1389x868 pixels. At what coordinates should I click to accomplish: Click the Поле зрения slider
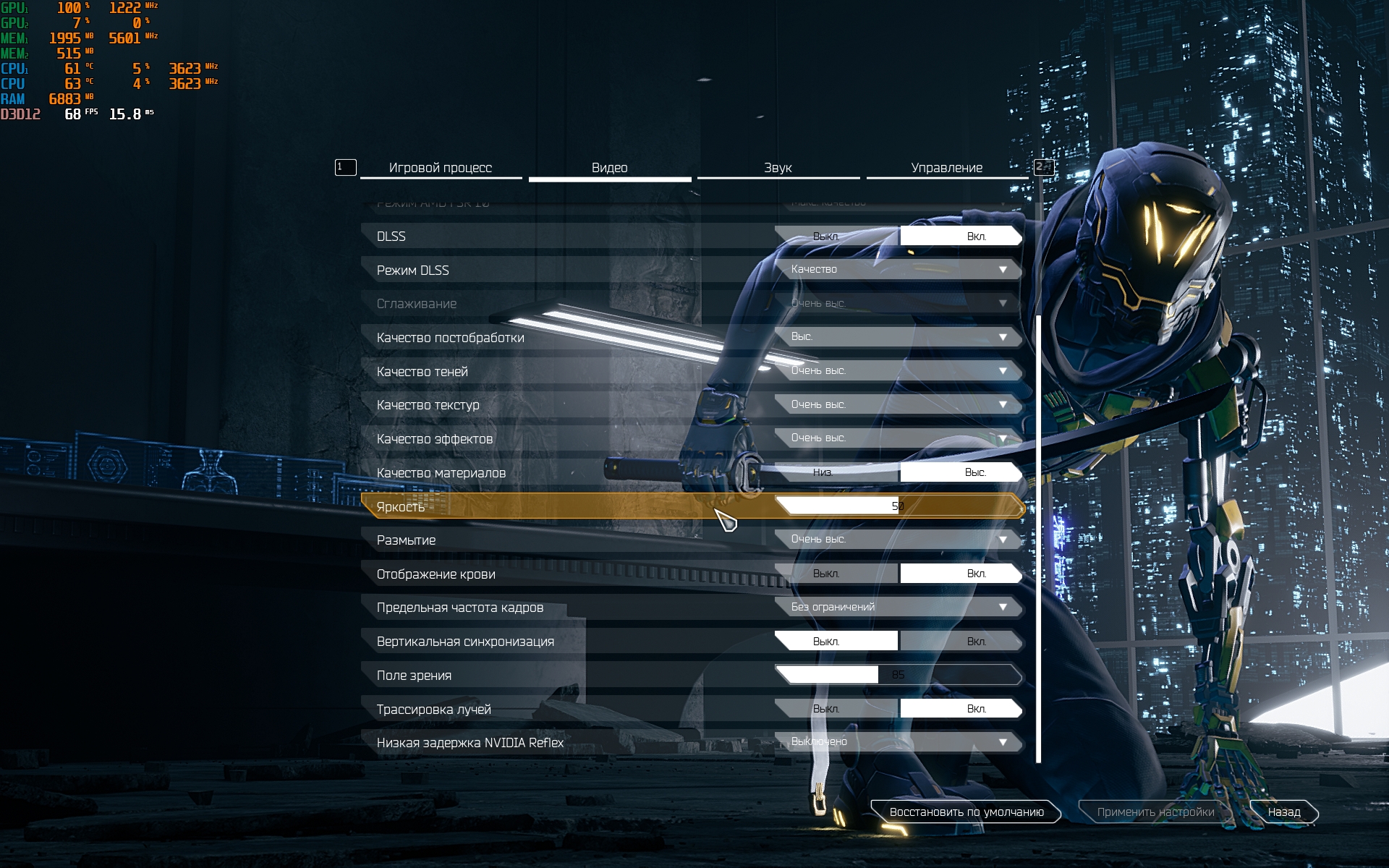(898, 675)
